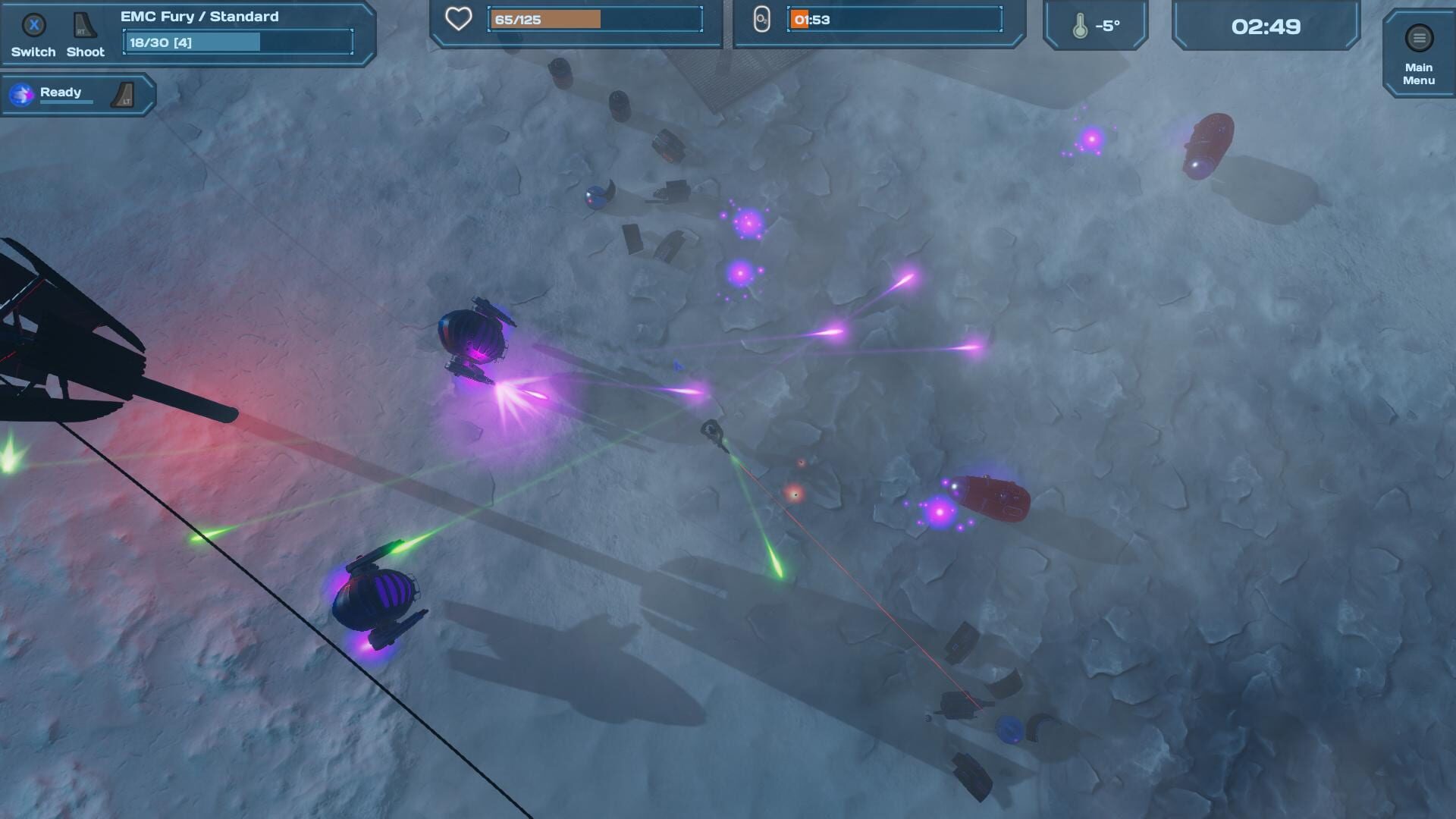
Task: Select the drone shooting green lasers
Action: point(375,599)
